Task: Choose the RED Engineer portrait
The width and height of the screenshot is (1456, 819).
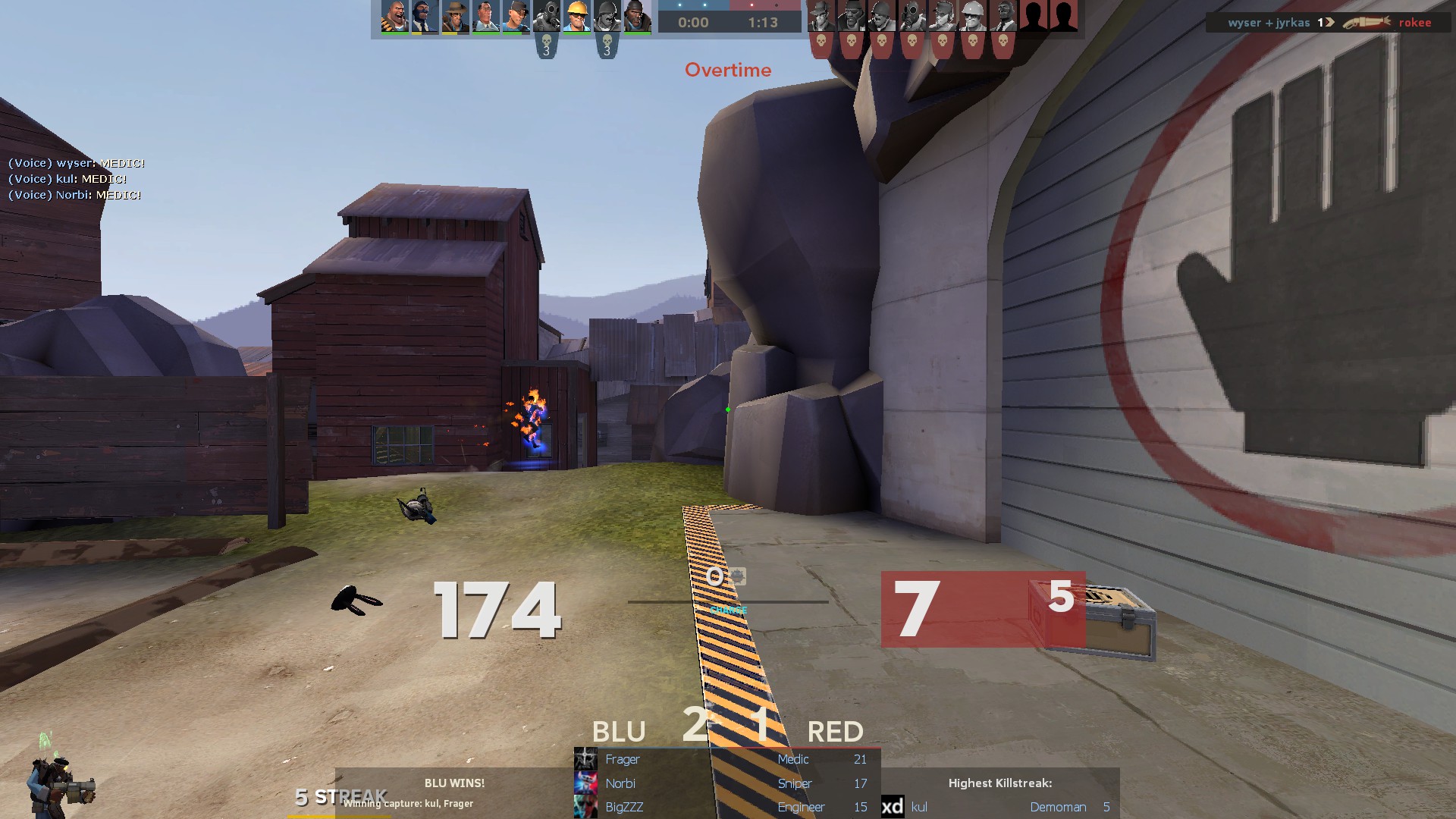Action: point(972,17)
